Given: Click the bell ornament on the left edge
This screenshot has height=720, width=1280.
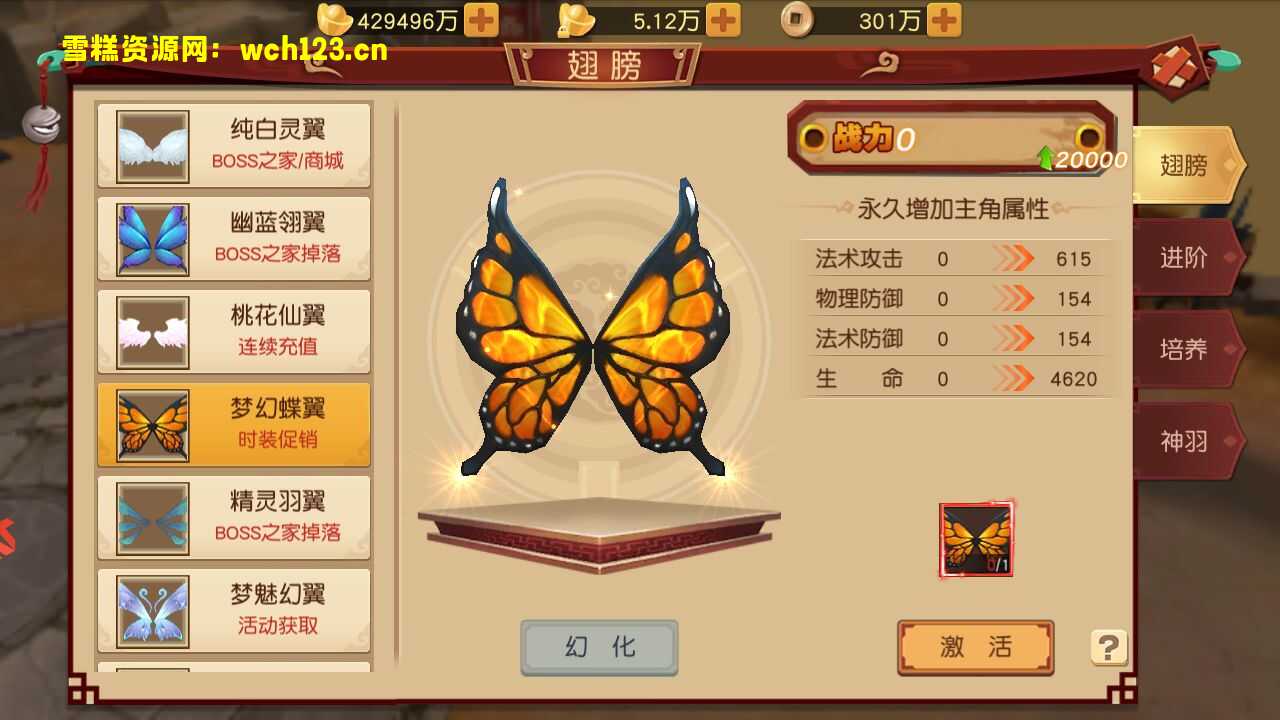Looking at the screenshot, I should click(42, 125).
